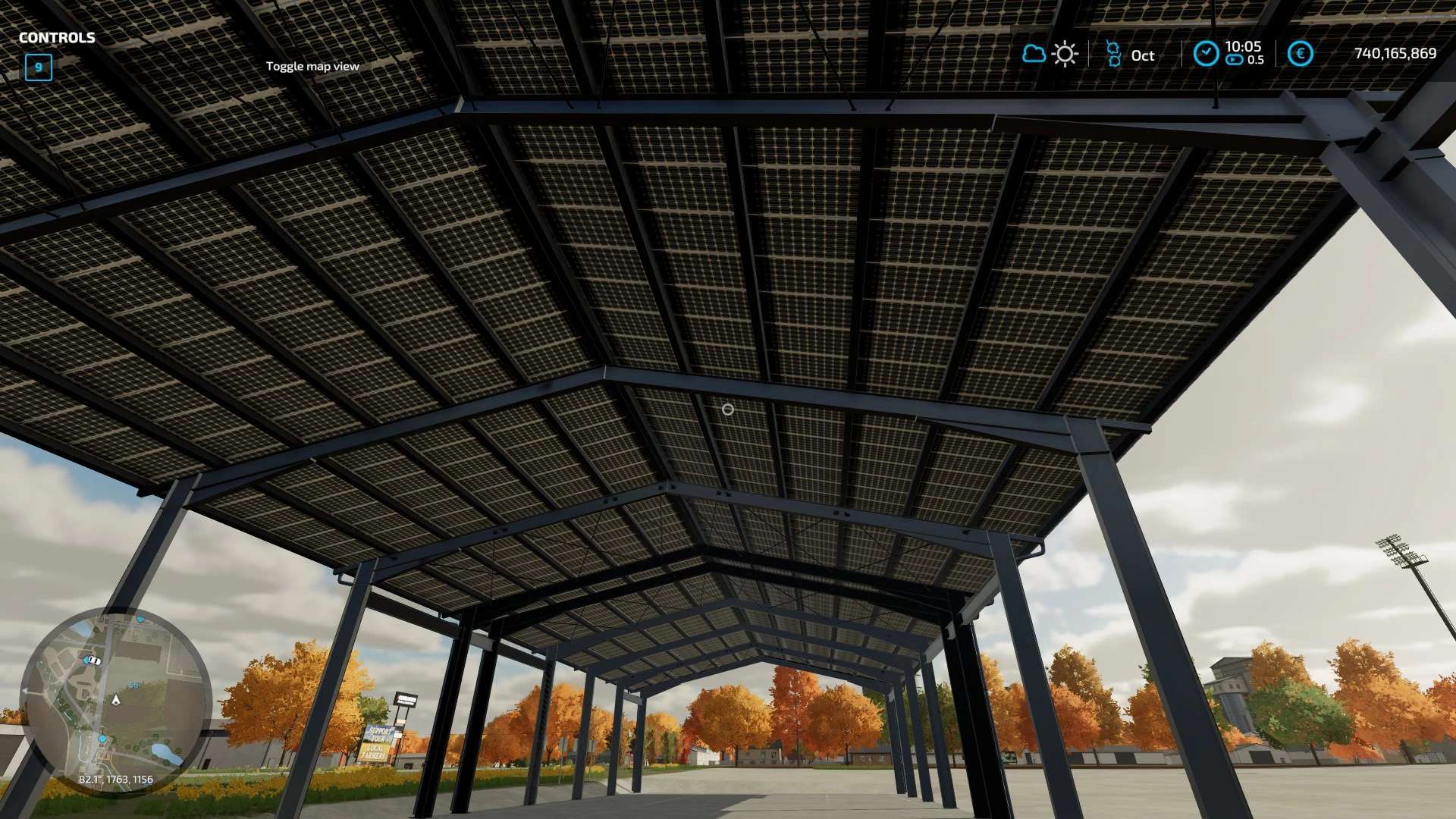
Task: Select the clock icon beside the time
Action: [1206, 54]
